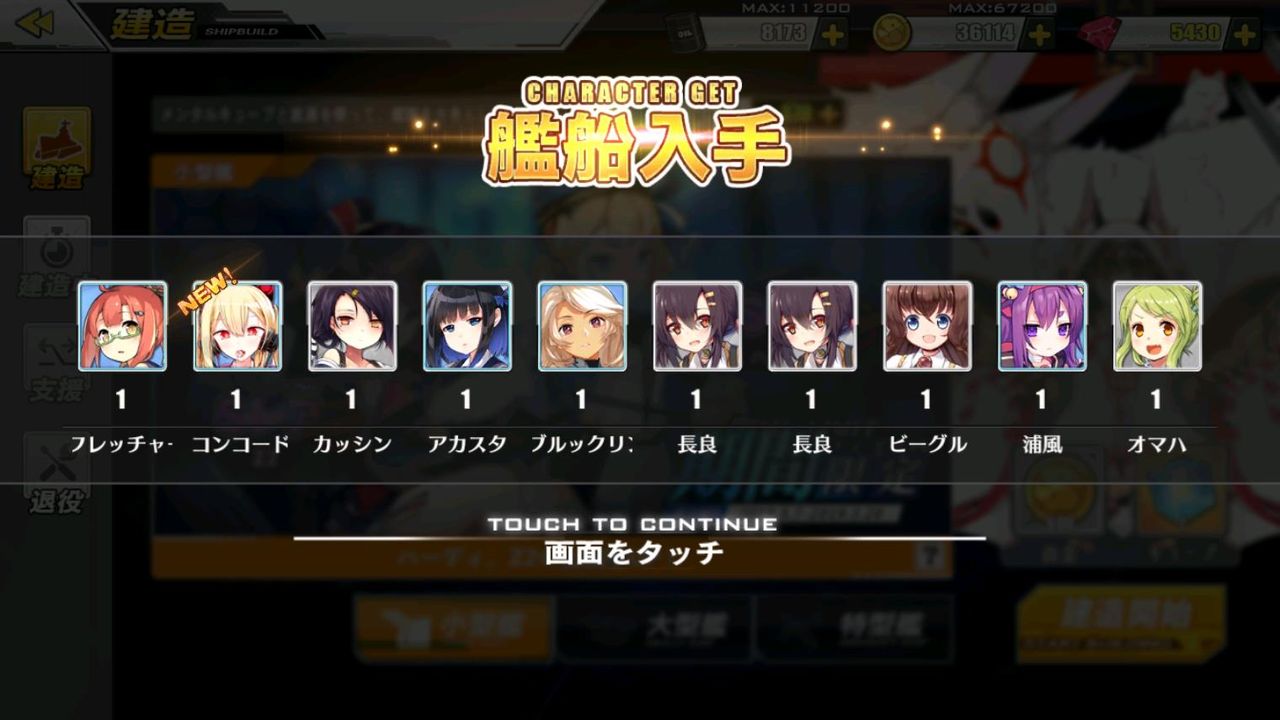Image resolution: width=1280 pixels, height=720 pixels.
Task: Select the ブルックリン ship portrait
Action: [x=582, y=328]
